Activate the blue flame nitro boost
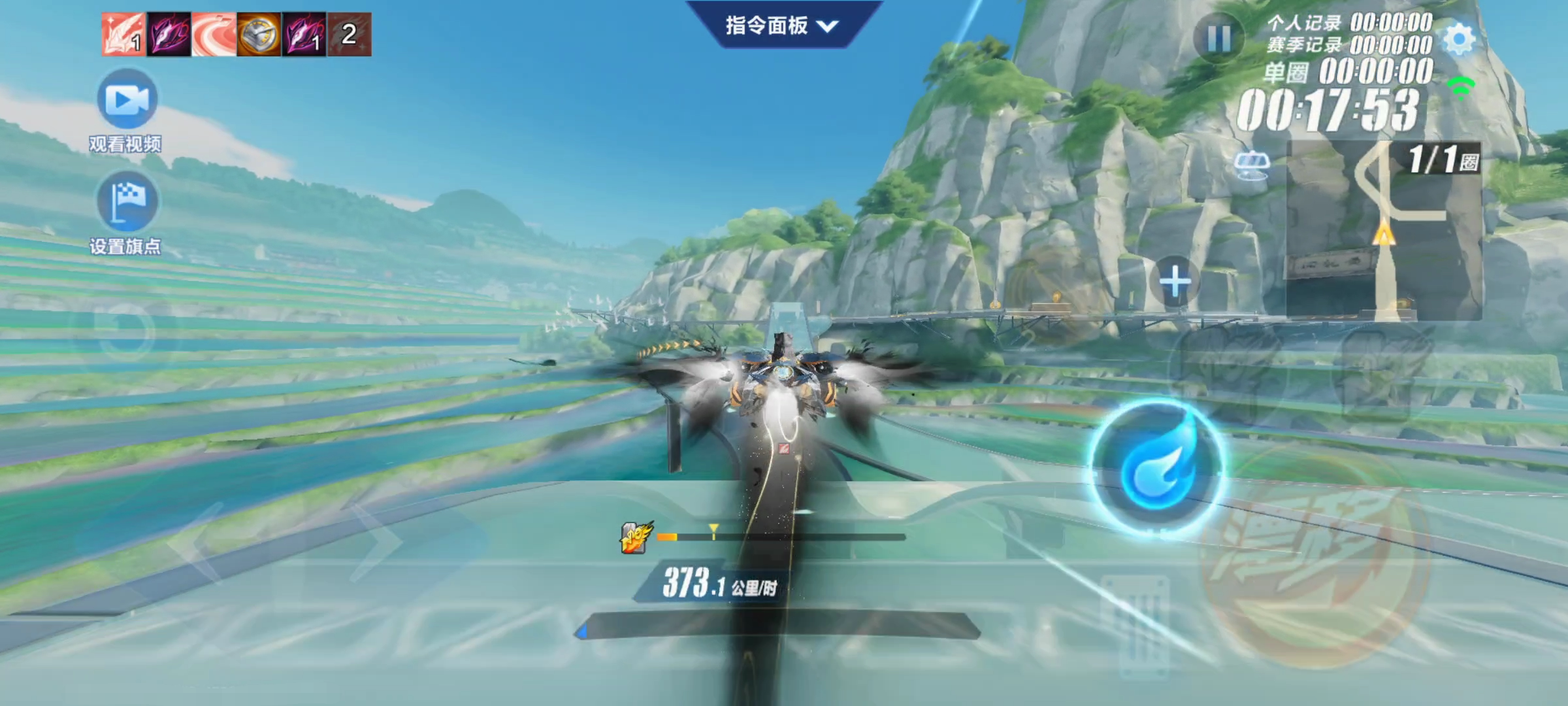The width and height of the screenshot is (1568, 706). (x=1157, y=469)
